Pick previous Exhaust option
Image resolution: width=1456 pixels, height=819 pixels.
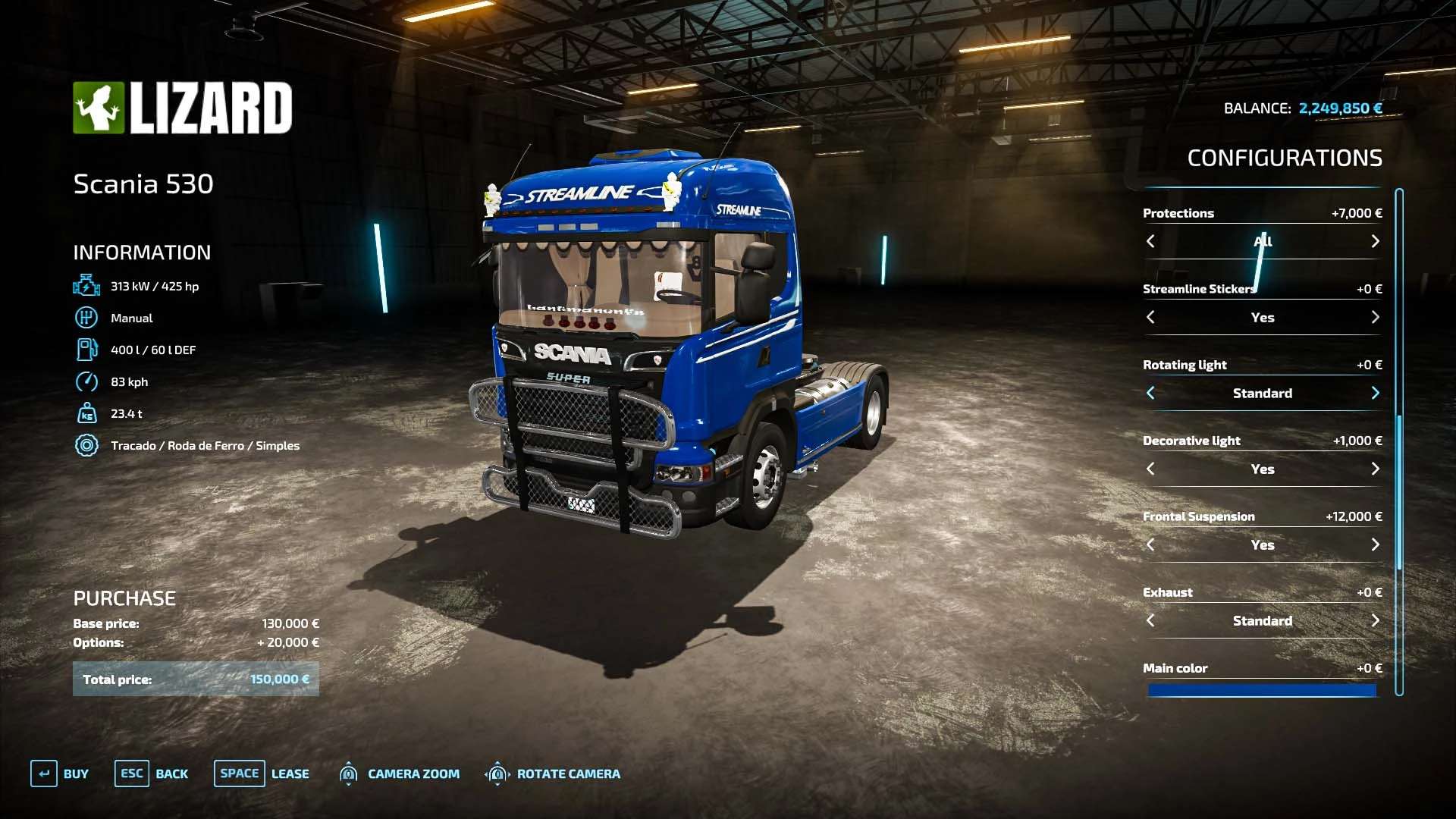point(1150,620)
